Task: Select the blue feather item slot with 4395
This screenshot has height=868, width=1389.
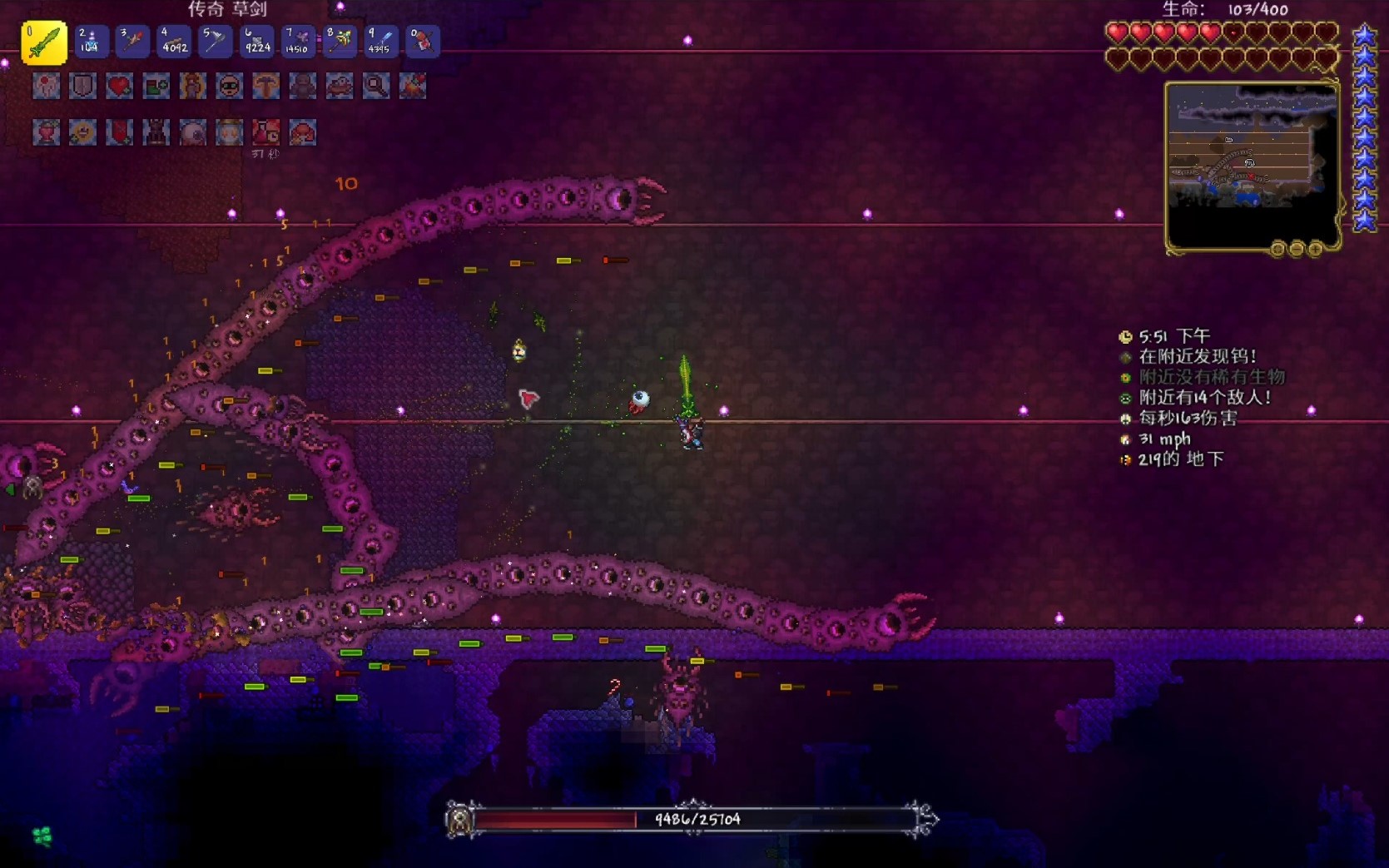Action: pos(380,42)
